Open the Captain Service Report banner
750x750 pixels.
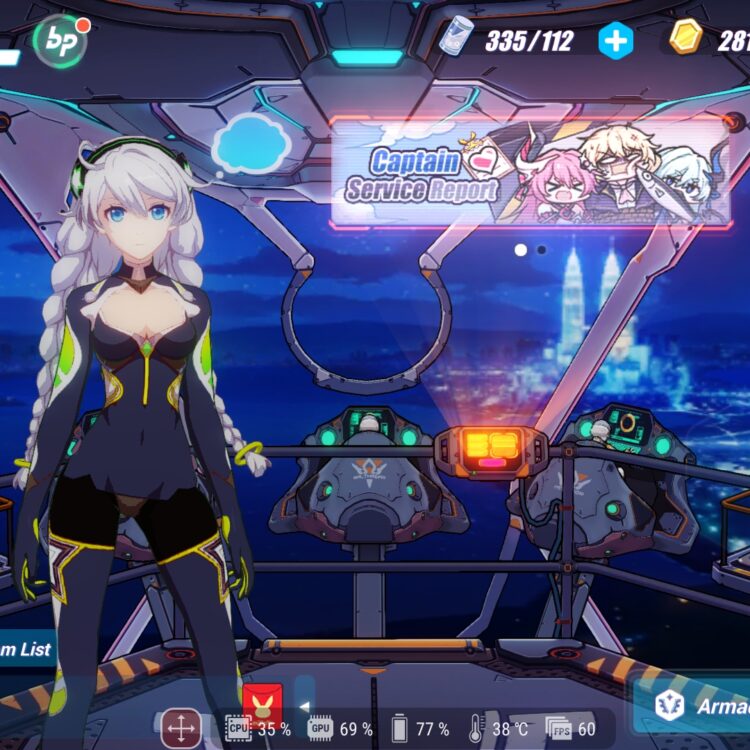coord(530,174)
